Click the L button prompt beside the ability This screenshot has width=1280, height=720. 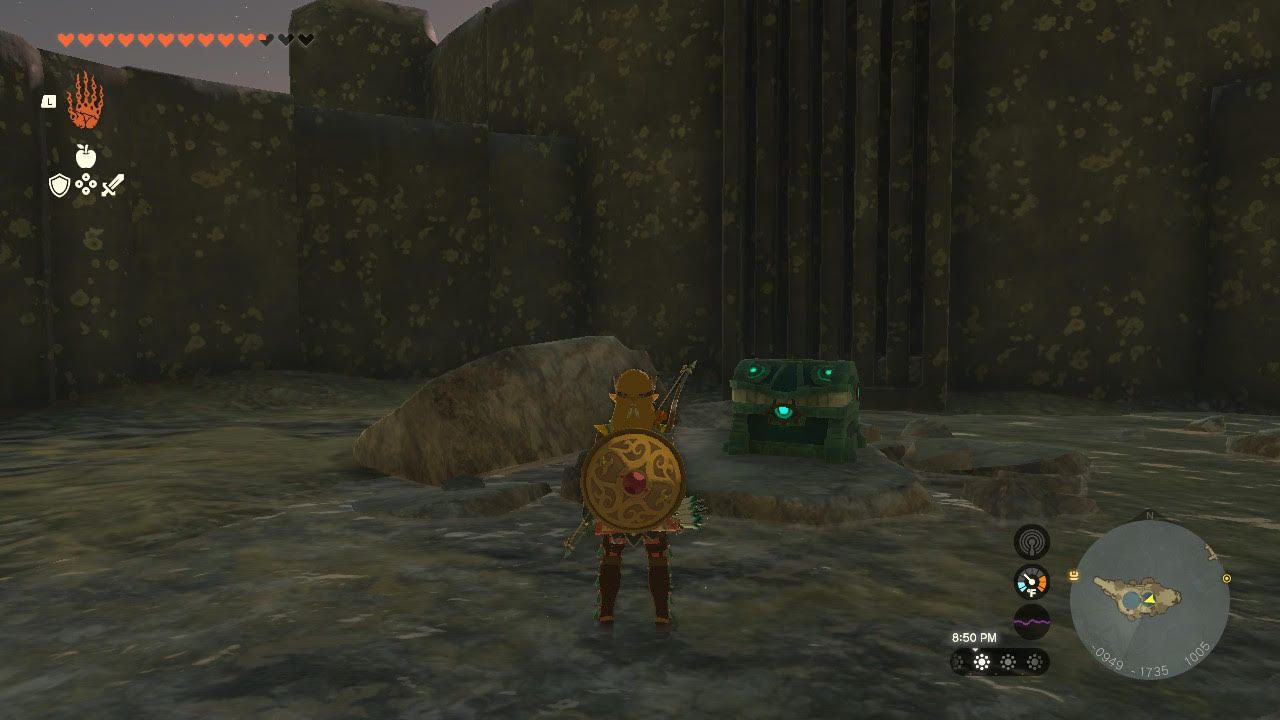[49, 101]
